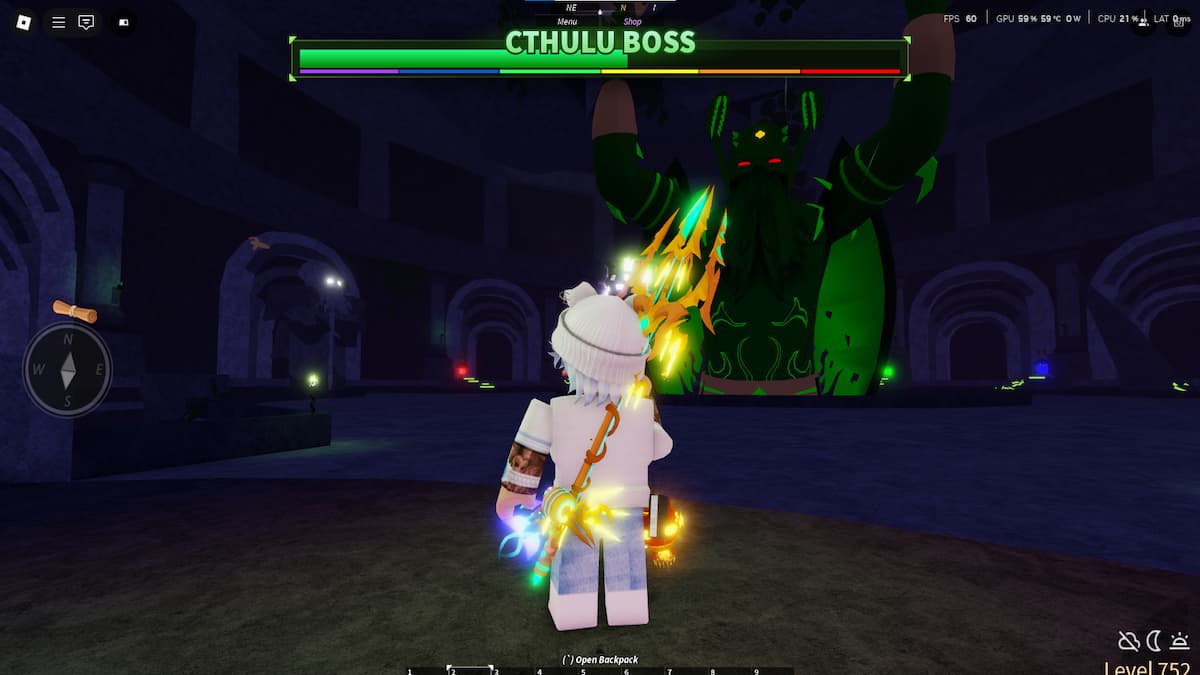
Task: Open the scroll icon above the compass
Action: 75,312
